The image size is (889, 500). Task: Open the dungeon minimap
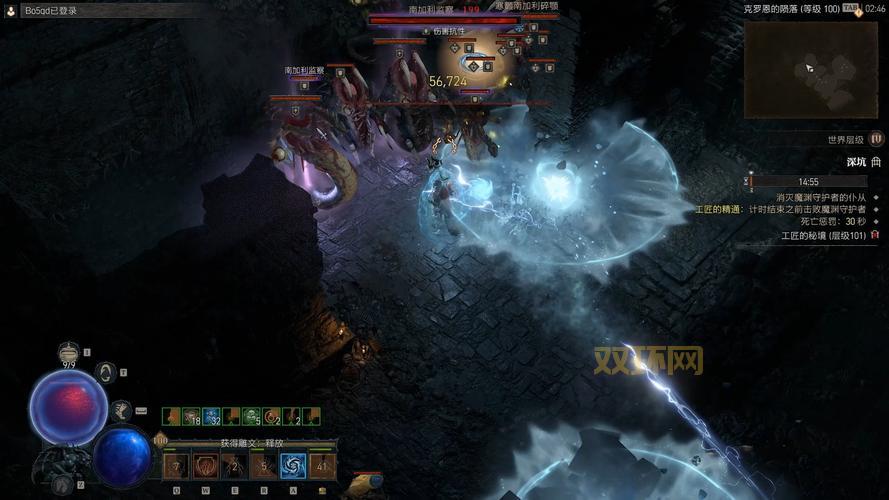(810, 68)
